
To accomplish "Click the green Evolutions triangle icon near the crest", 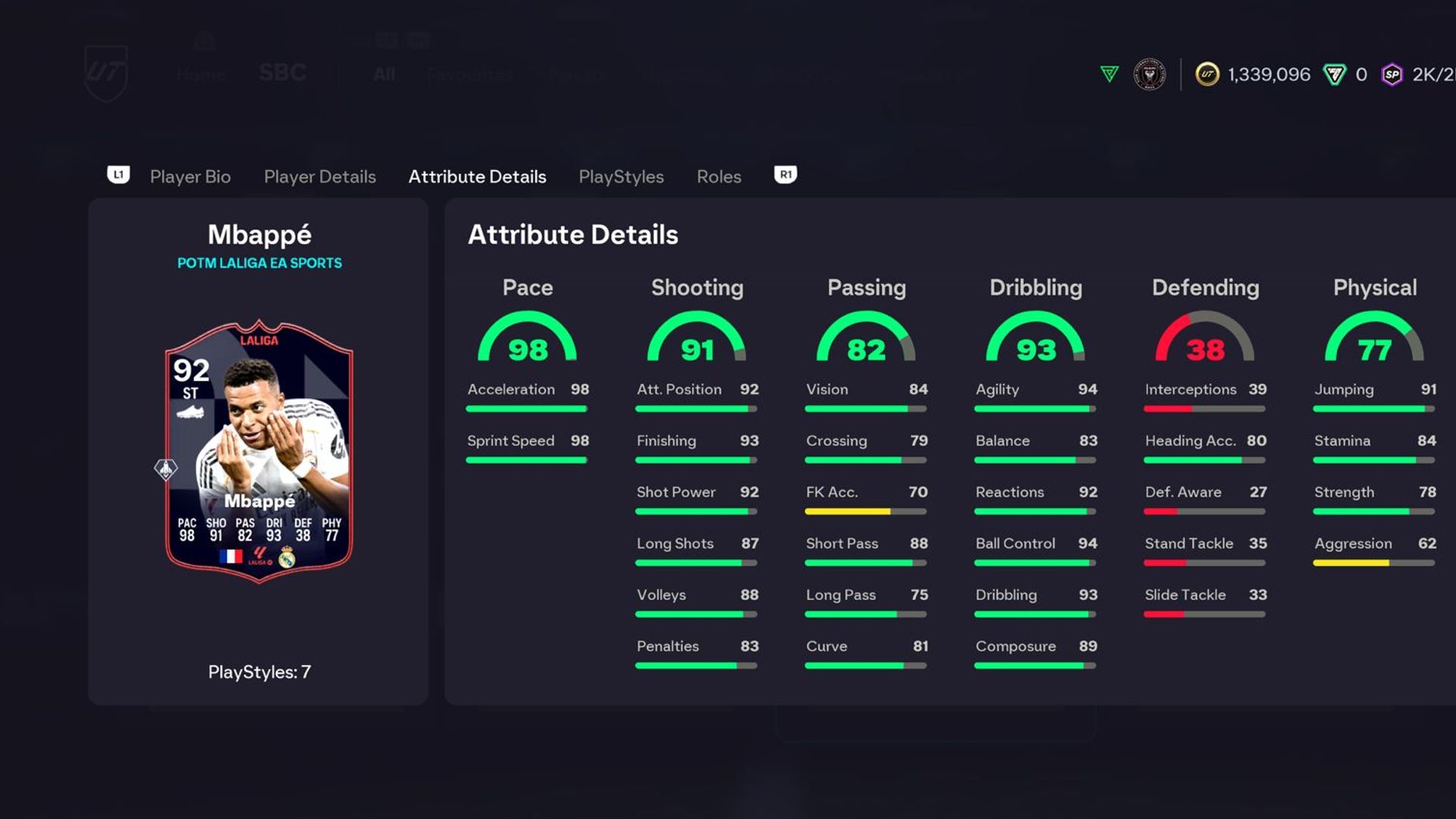I will coord(1108,74).
